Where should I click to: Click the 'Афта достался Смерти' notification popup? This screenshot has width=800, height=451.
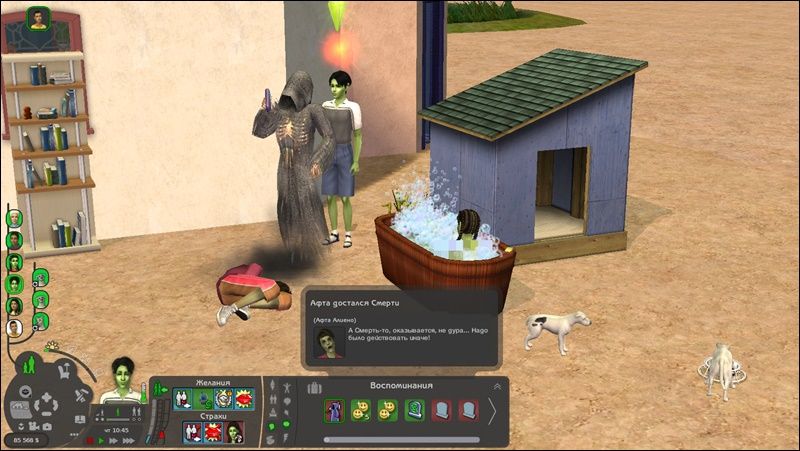coord(400,325)
